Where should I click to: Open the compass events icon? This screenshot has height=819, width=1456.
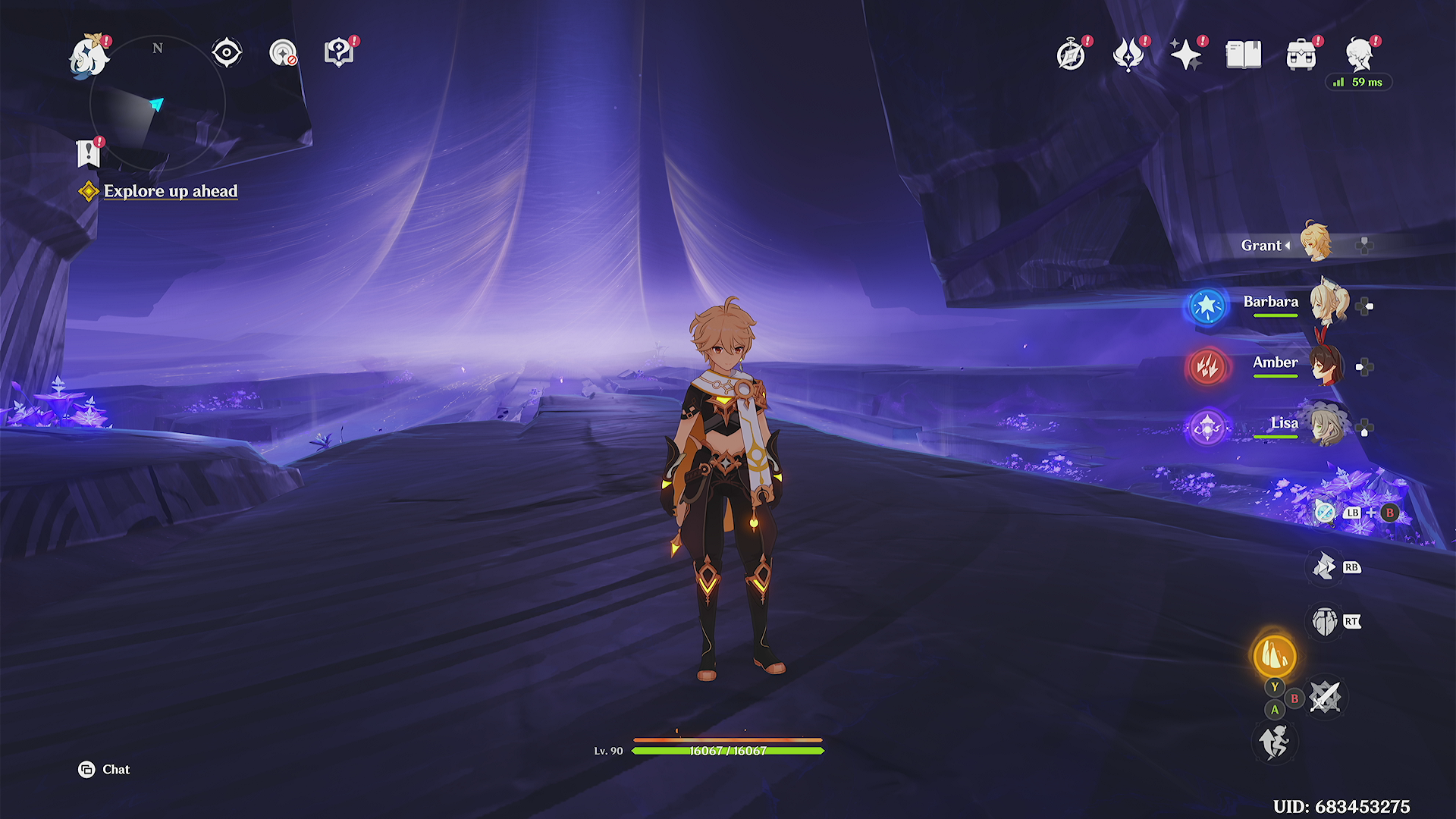click(x=1071, y=55)
